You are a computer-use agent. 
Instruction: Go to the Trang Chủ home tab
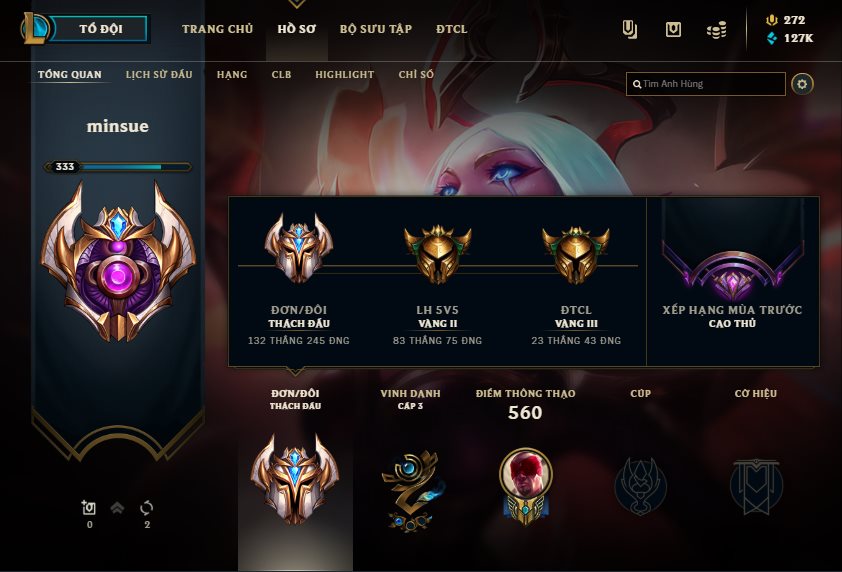217,29
